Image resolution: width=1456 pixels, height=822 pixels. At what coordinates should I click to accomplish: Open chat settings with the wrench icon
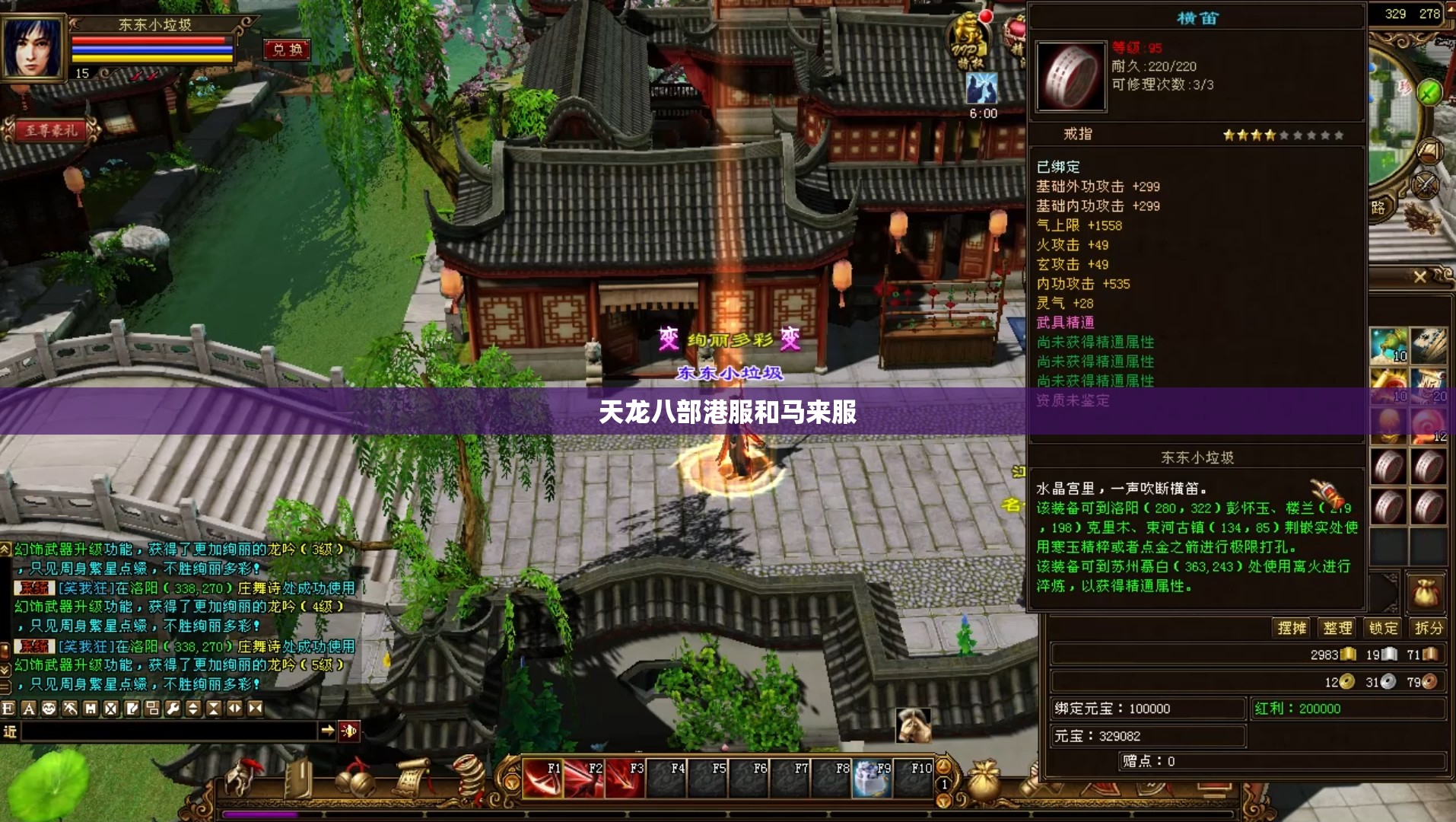(x=173, y=709)
